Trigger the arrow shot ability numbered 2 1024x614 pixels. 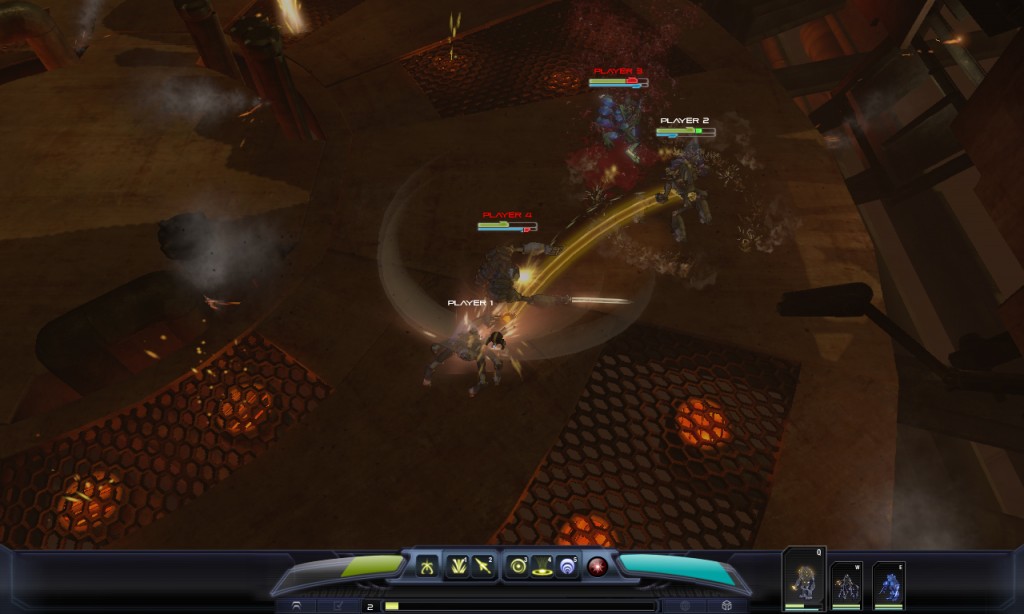[483, 565]
